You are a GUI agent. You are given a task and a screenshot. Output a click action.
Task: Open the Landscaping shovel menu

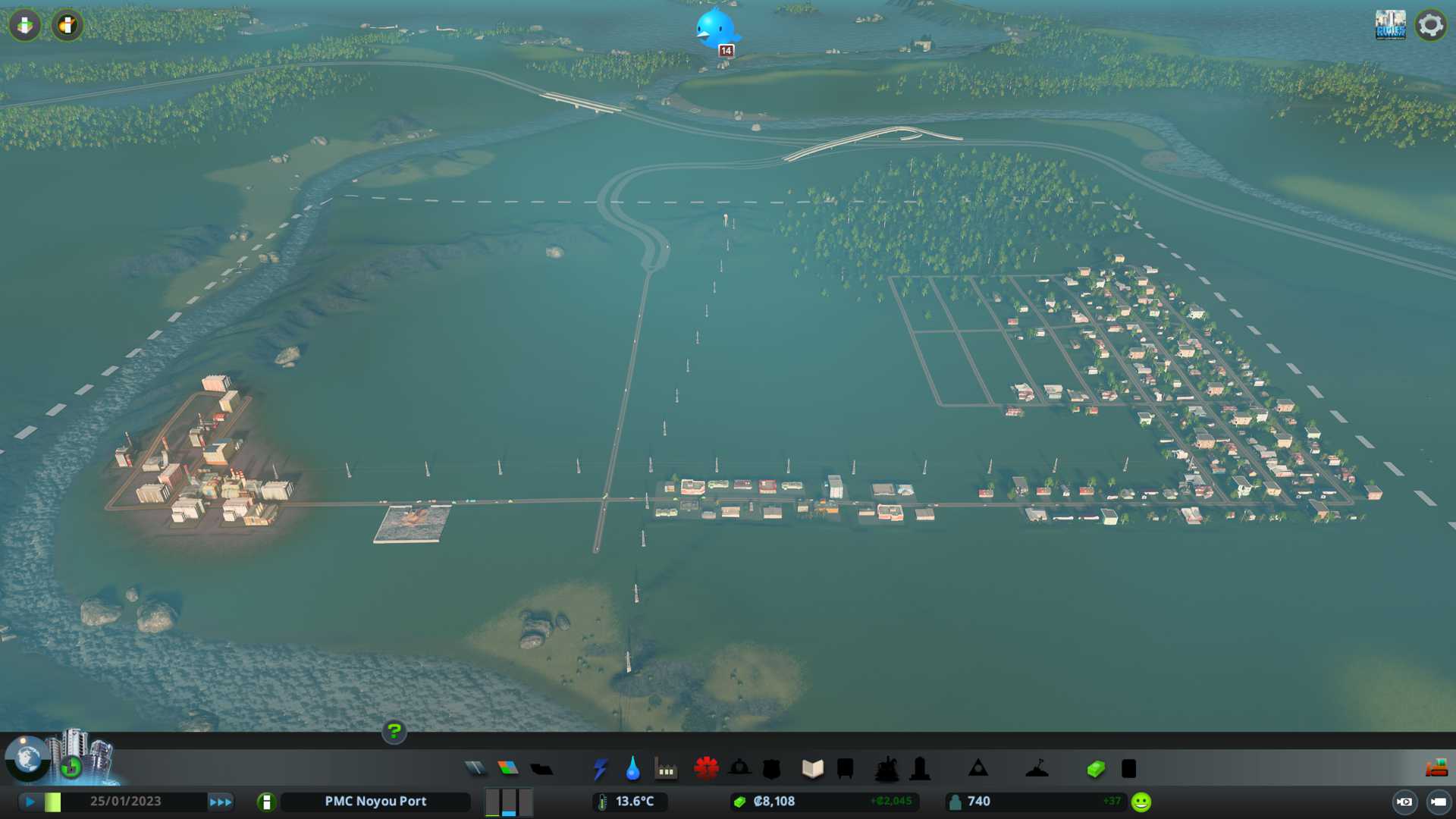coord(1037,769)
